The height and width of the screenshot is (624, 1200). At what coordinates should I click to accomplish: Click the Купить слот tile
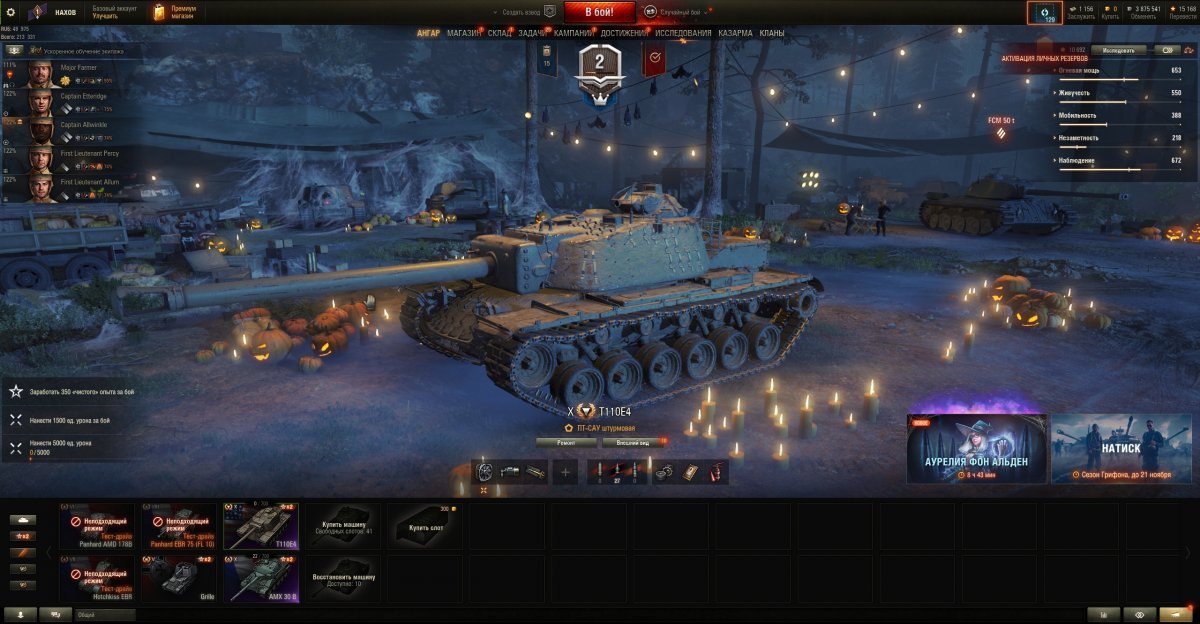[425, 526]
